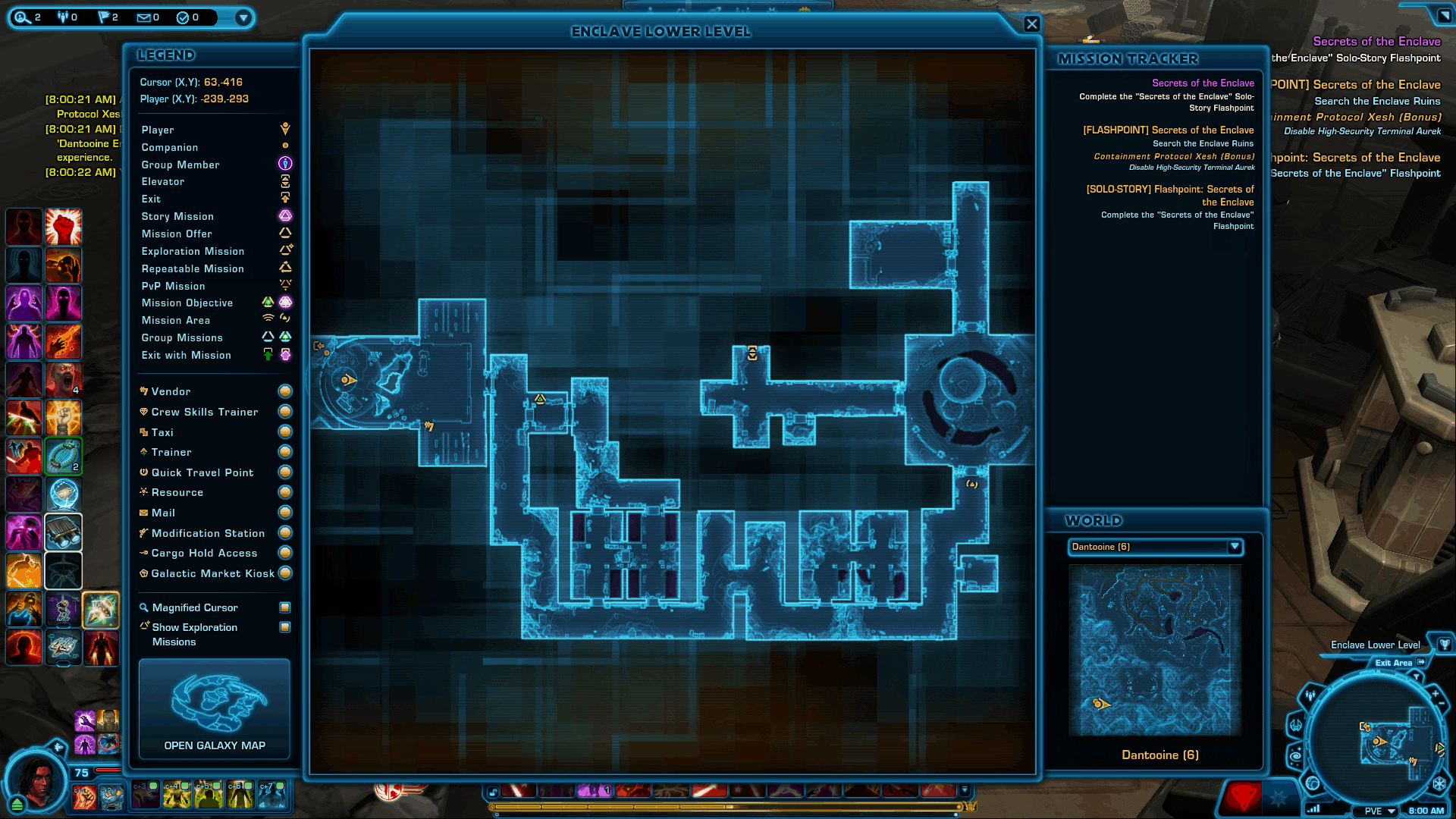Enable the Magnified Cursor checkbox
The height and width of the screenshot is (819, 1456).
point(284,607)
